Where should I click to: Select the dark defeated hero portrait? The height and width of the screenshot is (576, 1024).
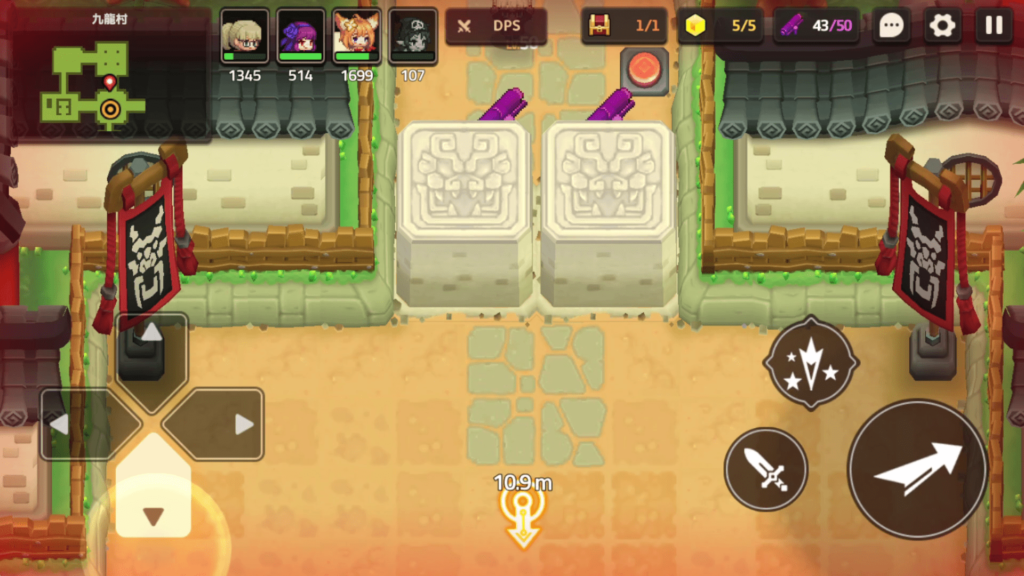(x=412, y=37)
